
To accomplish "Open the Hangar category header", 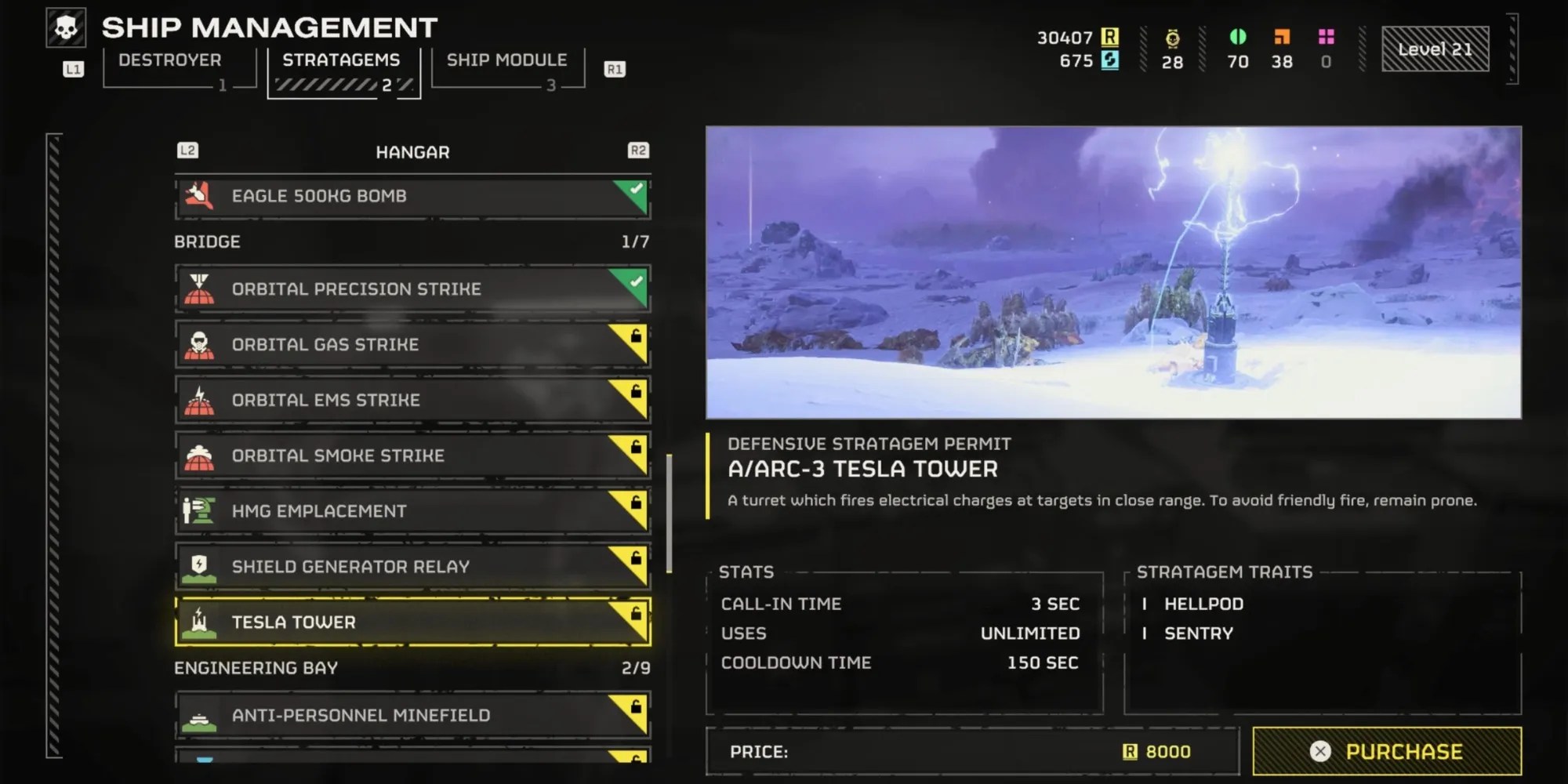I will pos(413,151).
